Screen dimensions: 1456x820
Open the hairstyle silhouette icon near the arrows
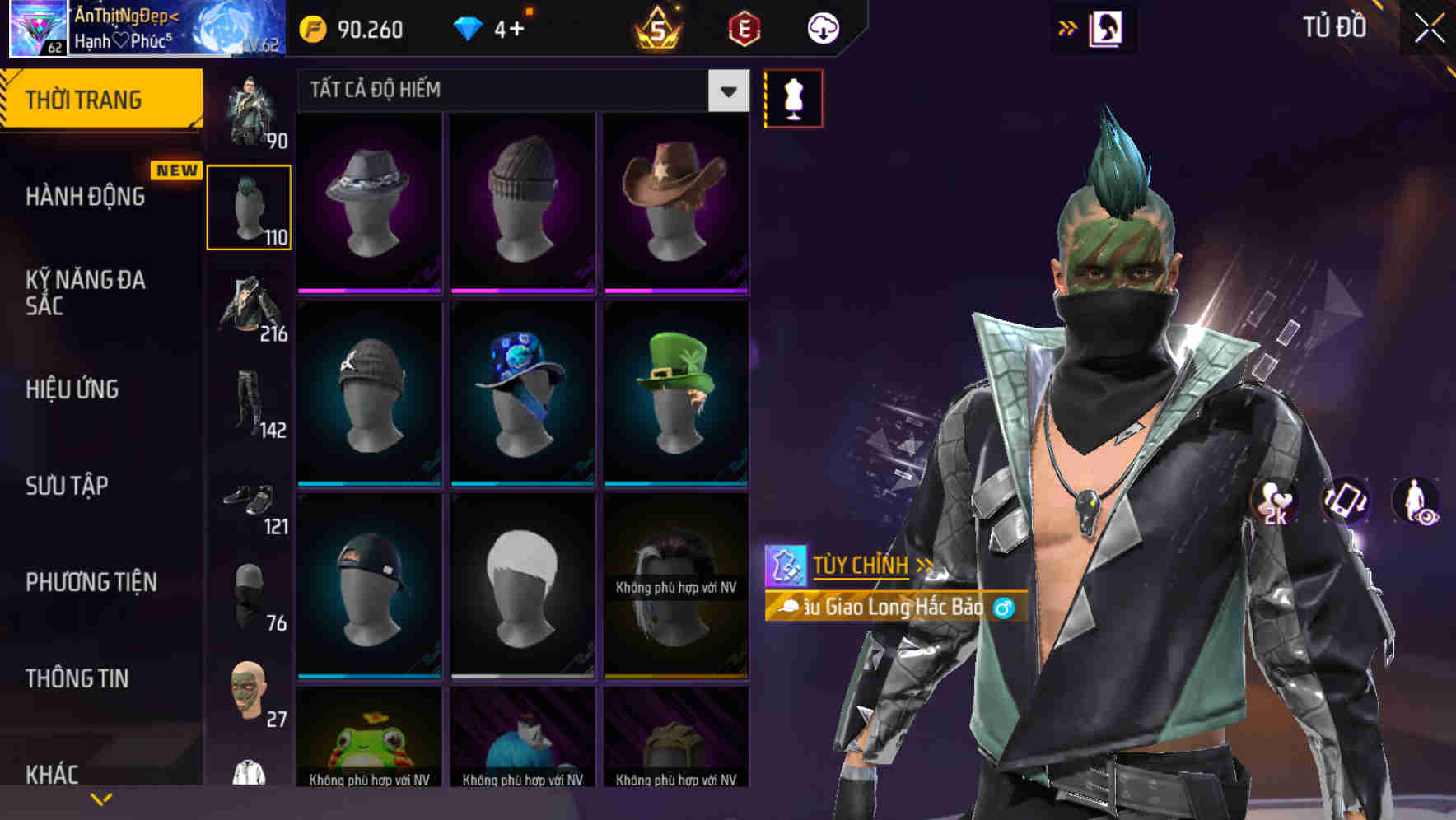click(1107, 27)
